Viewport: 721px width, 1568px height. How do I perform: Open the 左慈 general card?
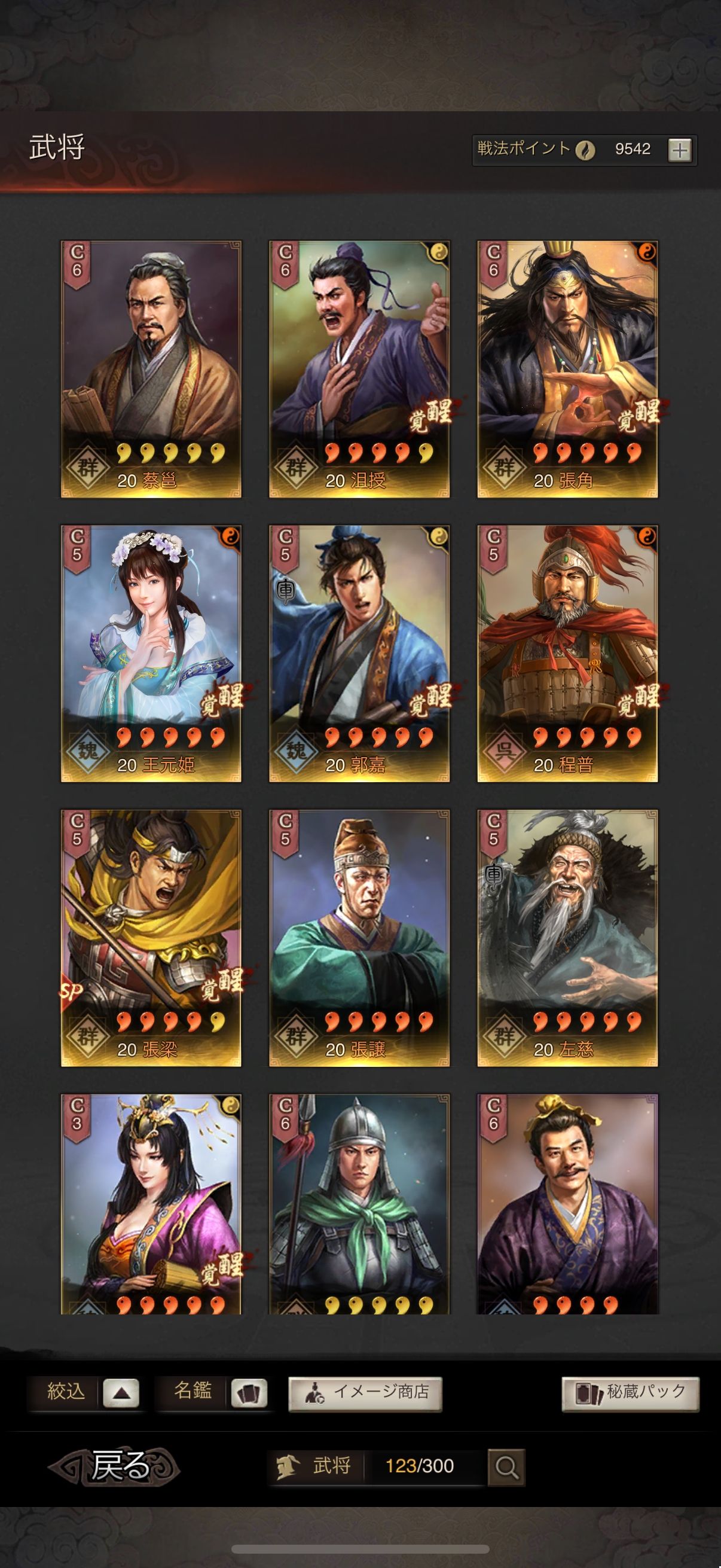pyautogui.click(x=567, y=938)
